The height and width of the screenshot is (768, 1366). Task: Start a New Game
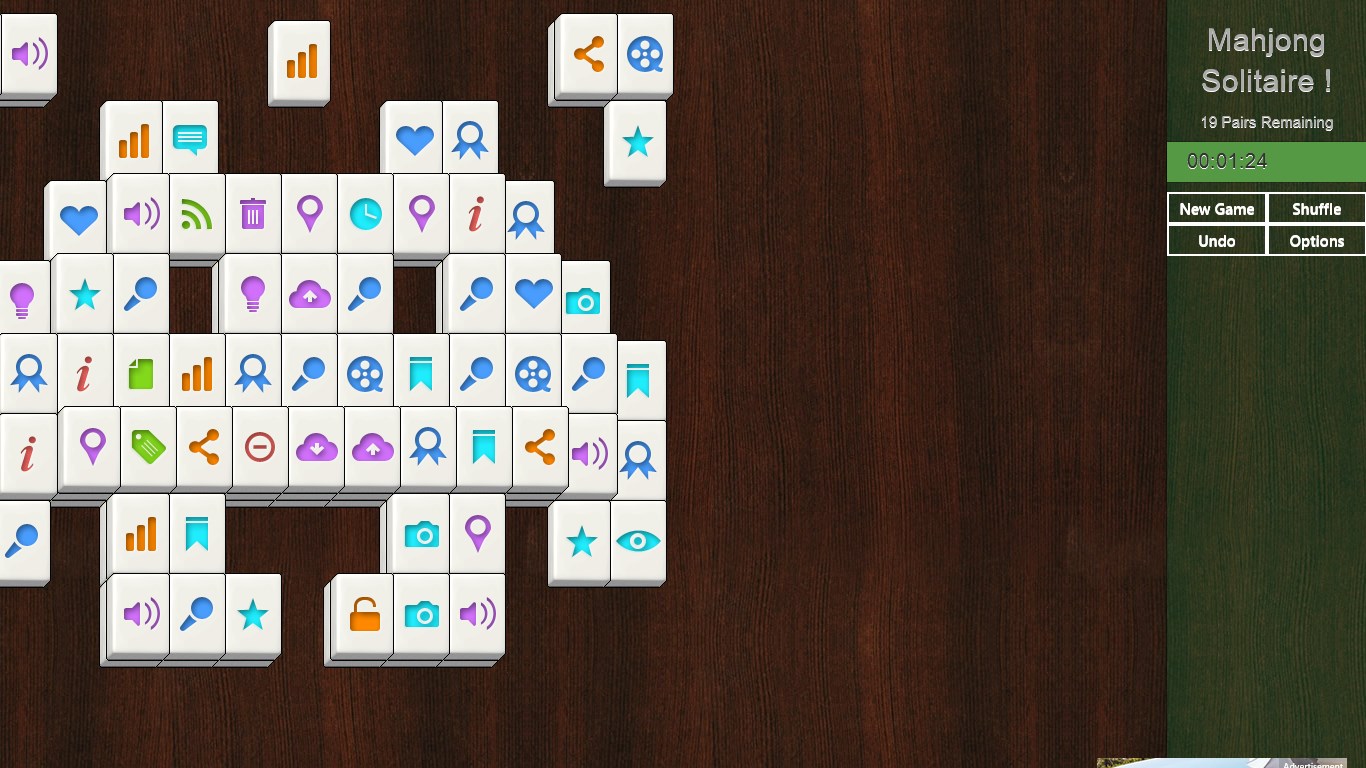1216,209
